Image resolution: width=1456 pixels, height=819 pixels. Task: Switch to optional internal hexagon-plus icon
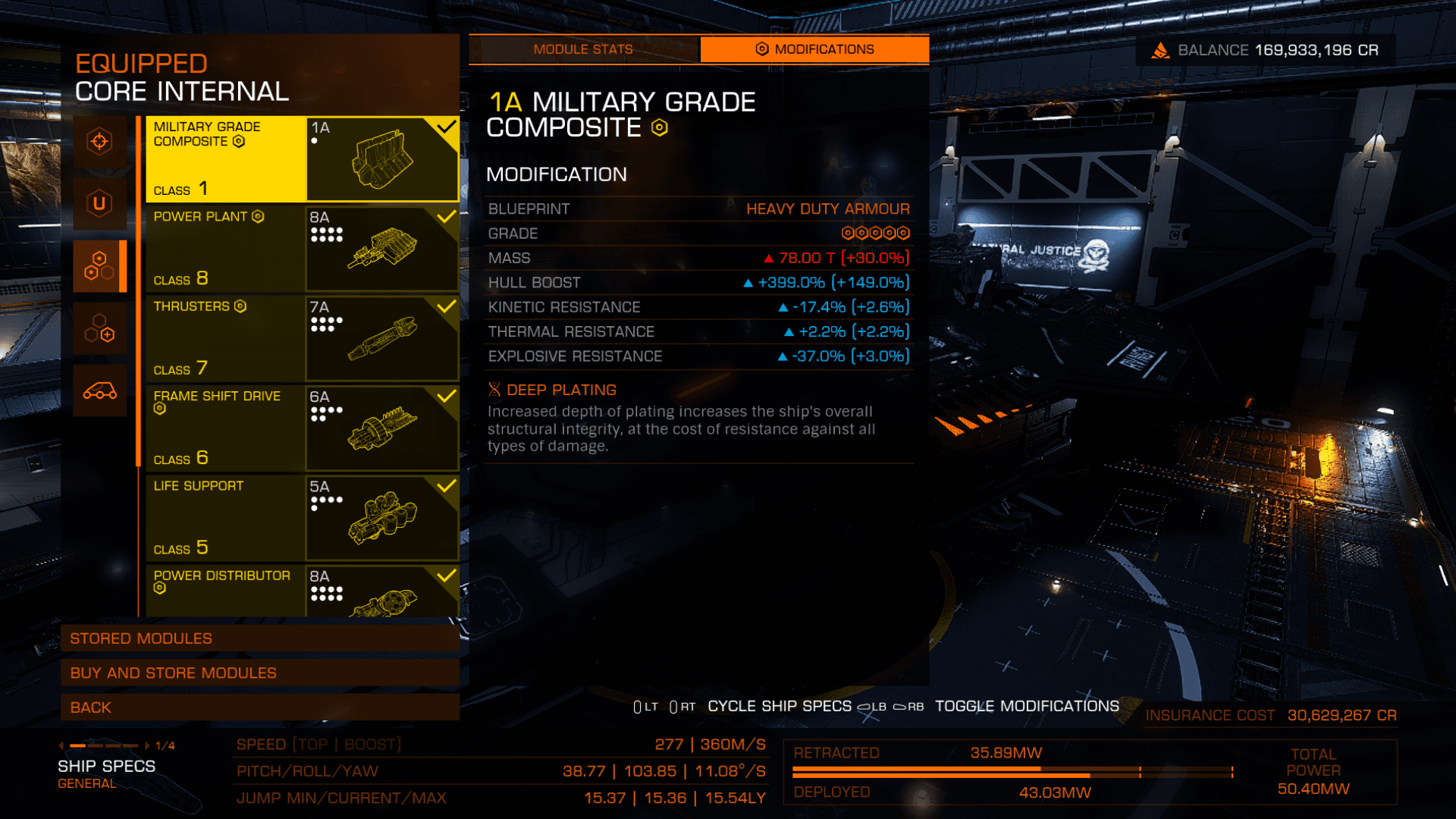tap(99, 328)
